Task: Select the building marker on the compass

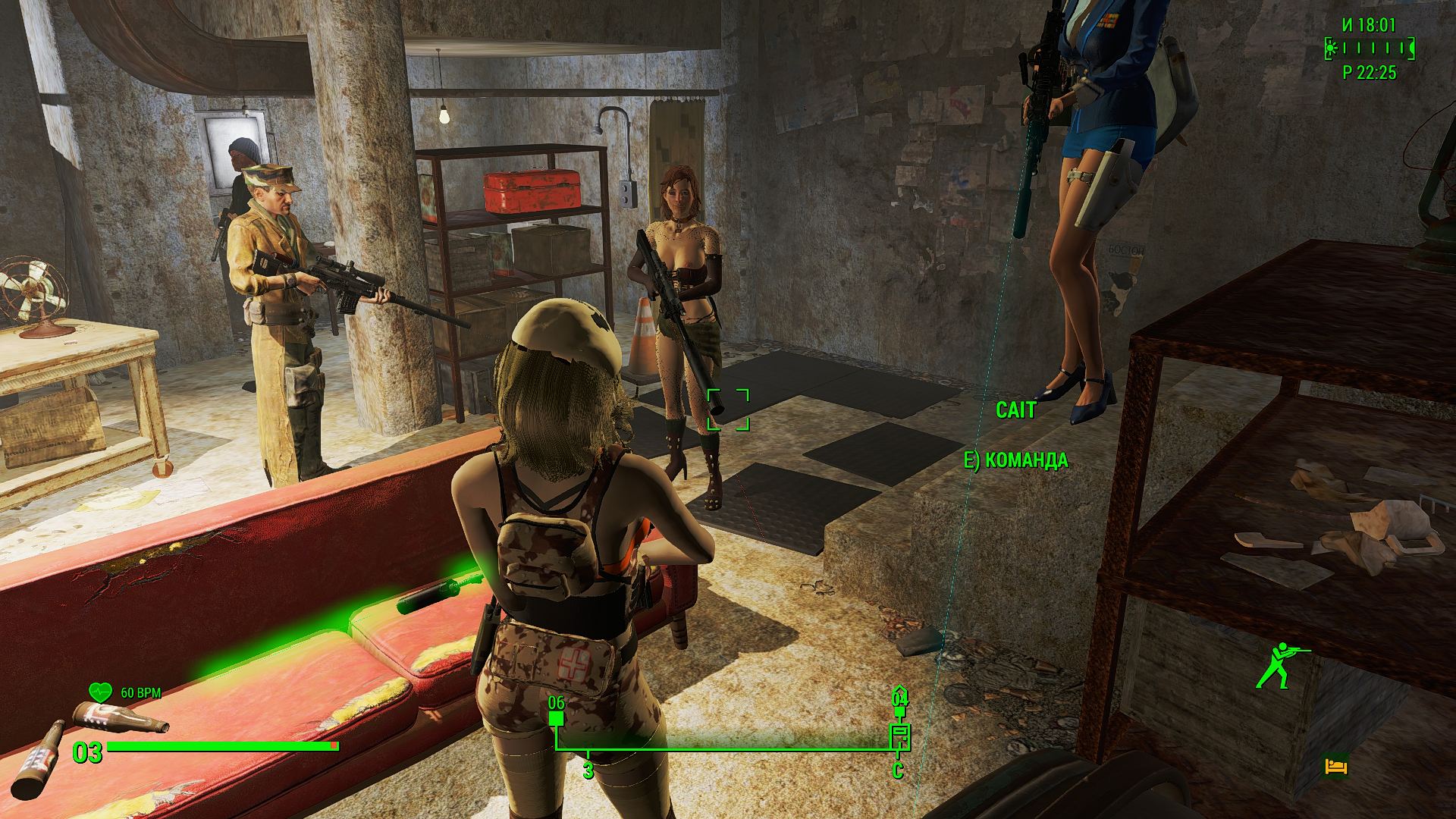Action: click(899, 735)
